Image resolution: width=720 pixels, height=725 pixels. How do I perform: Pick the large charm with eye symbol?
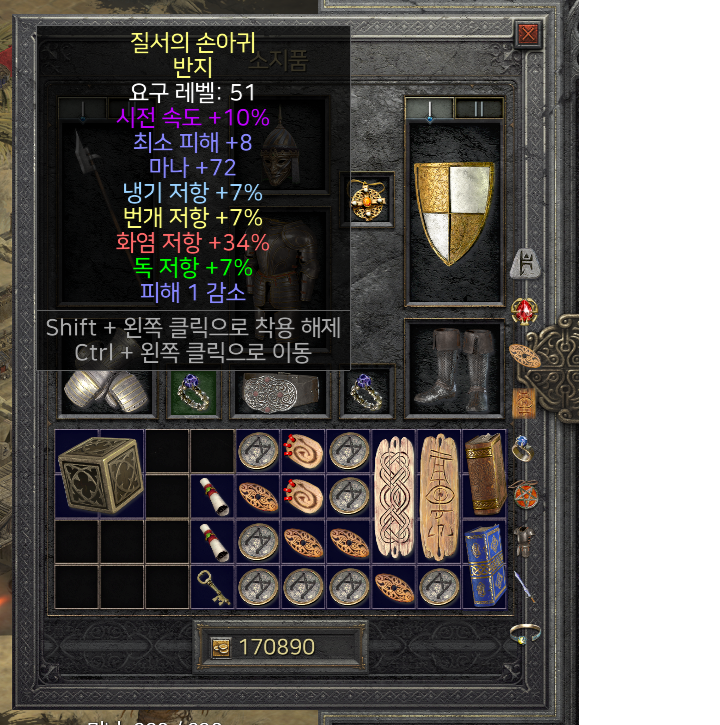click(438, 496)
